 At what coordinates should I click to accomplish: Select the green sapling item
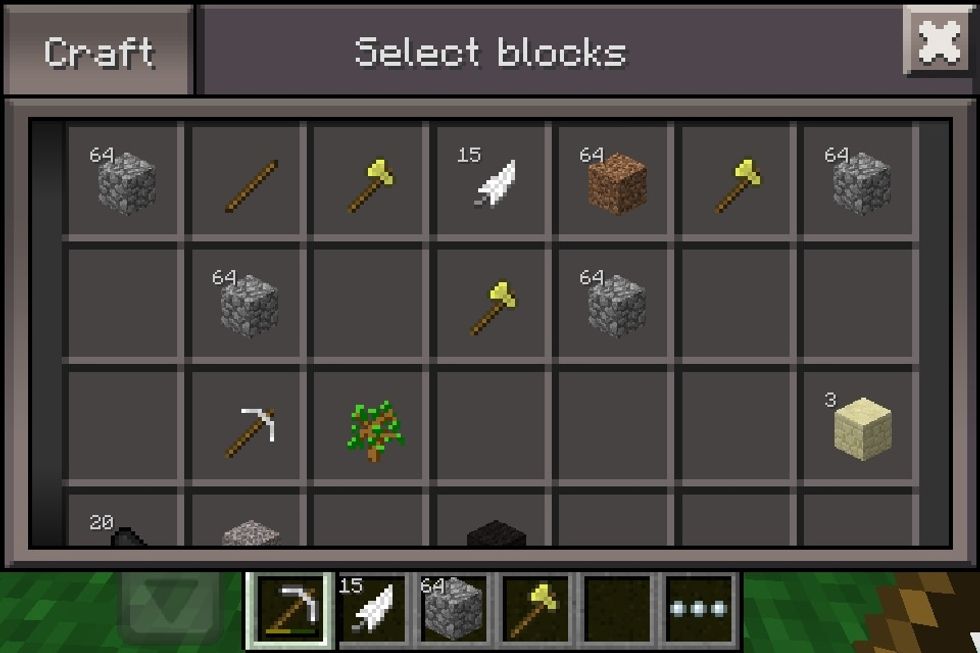point(373,432)
